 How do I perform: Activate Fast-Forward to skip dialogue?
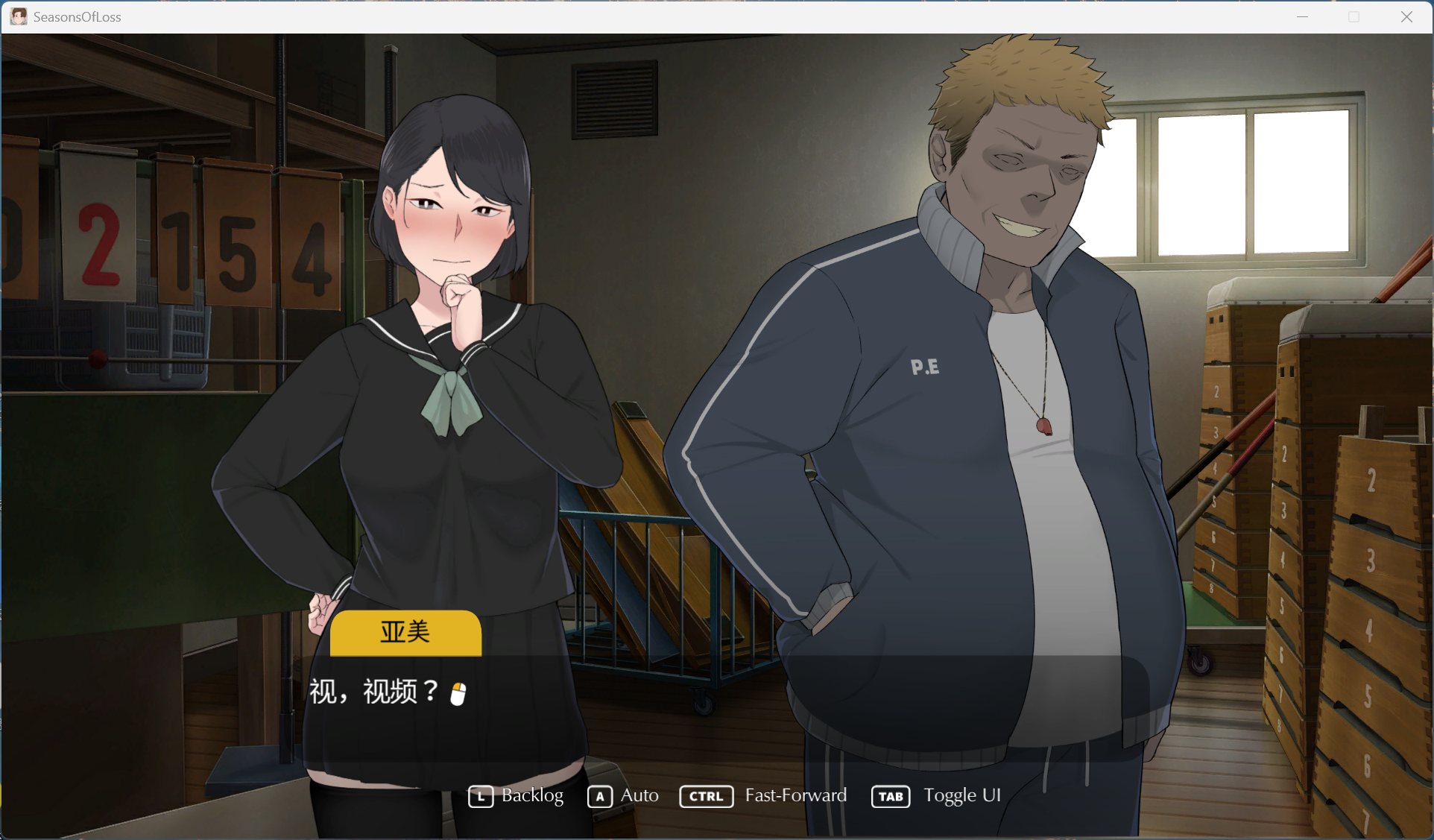pyautogui.click(x=796, y=796)
